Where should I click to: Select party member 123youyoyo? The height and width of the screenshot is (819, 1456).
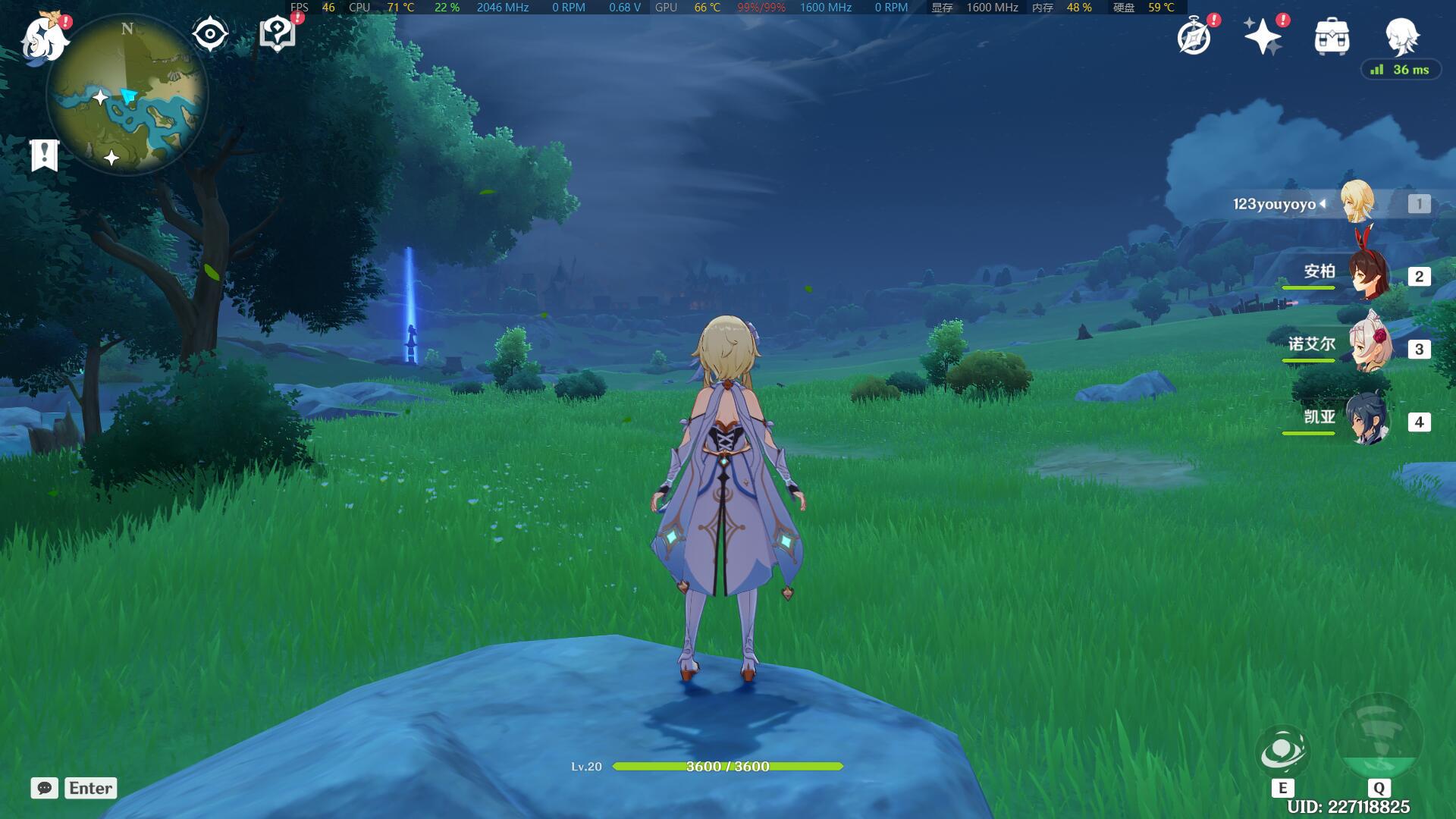coord(1357,203)
